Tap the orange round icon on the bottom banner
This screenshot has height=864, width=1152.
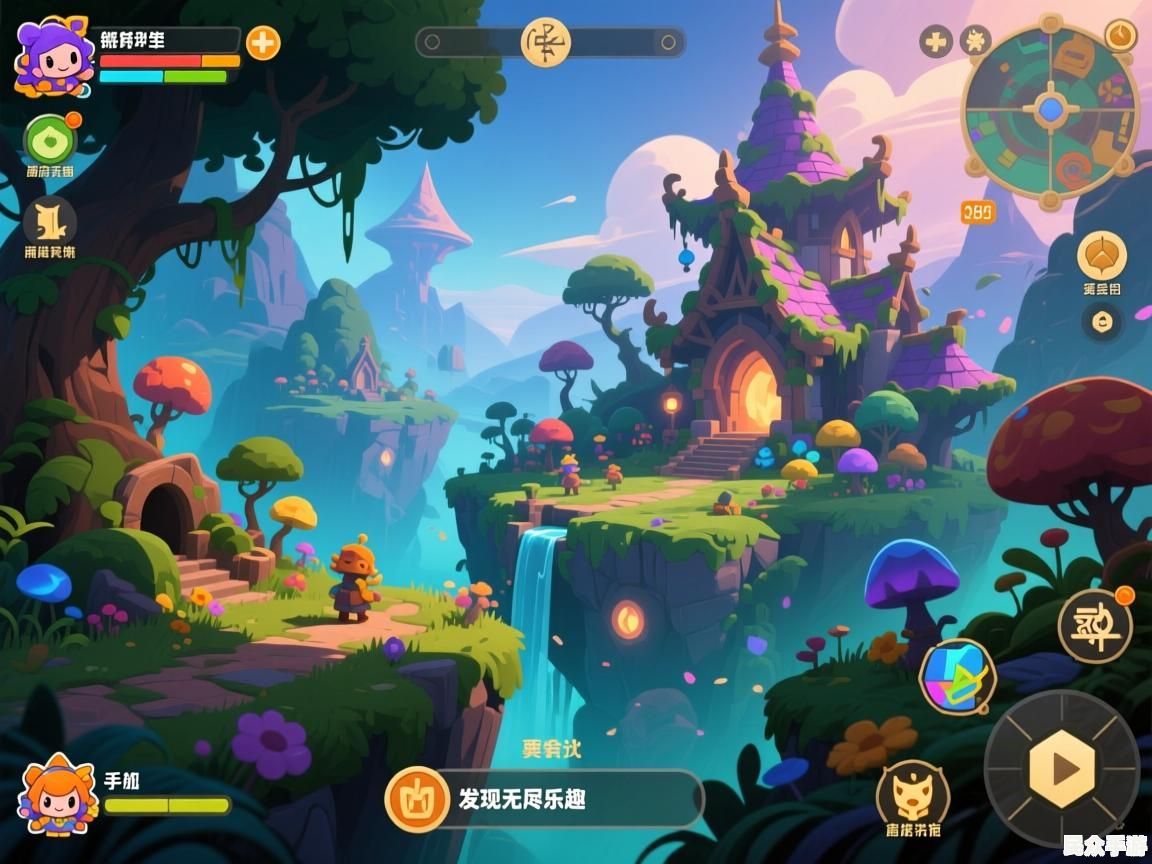tap(417, 799)
